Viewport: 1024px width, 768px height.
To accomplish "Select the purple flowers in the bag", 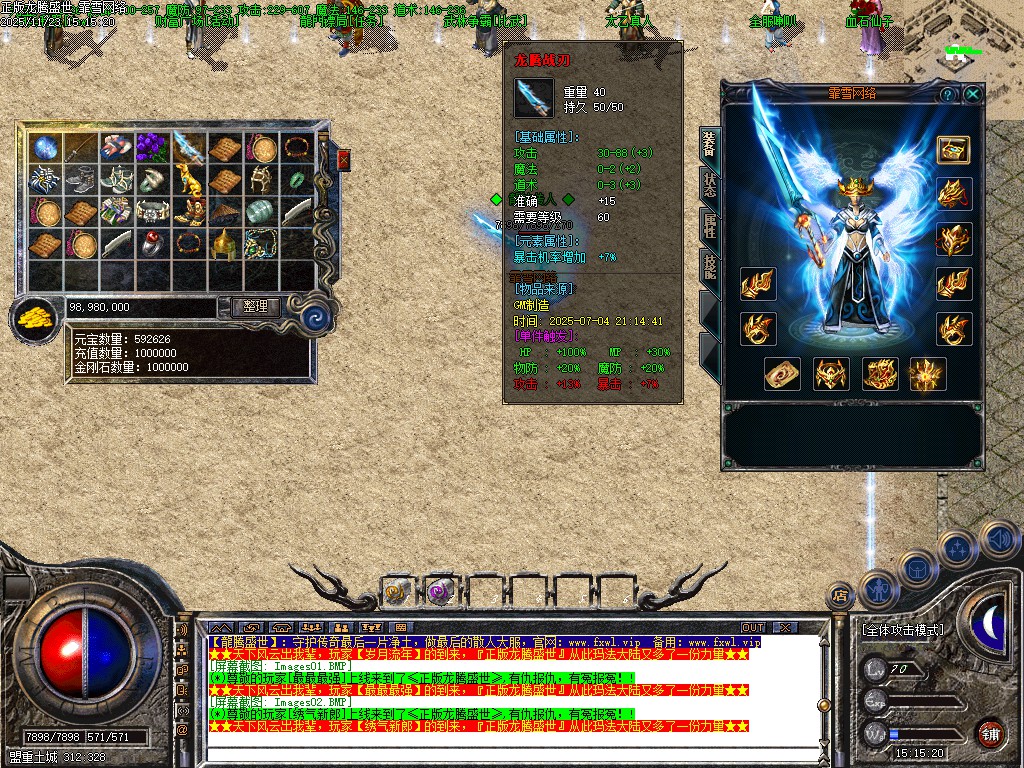I will point(153,147).
